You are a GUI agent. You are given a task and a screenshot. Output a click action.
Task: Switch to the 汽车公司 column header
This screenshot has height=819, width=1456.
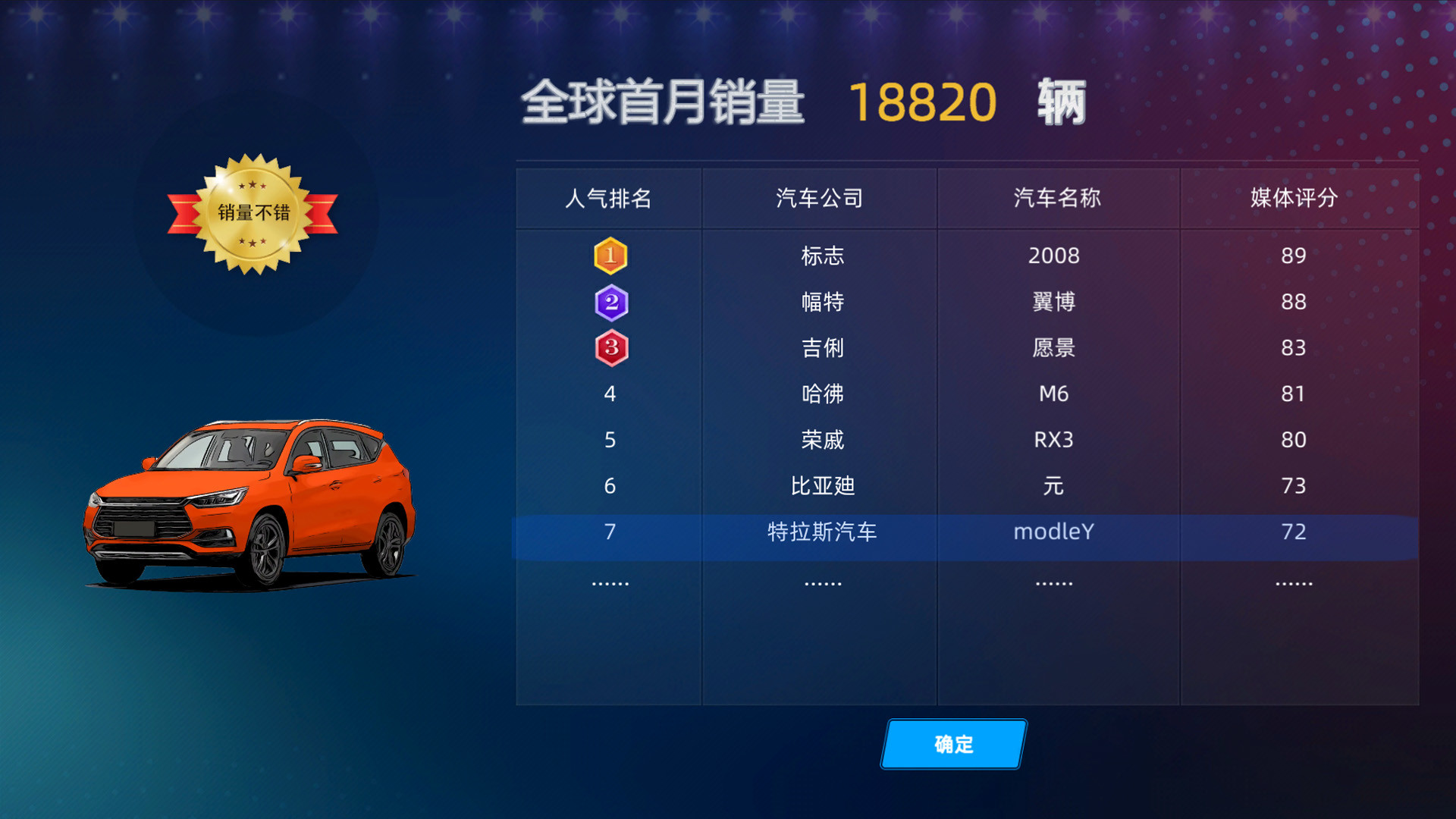(819, 198)
